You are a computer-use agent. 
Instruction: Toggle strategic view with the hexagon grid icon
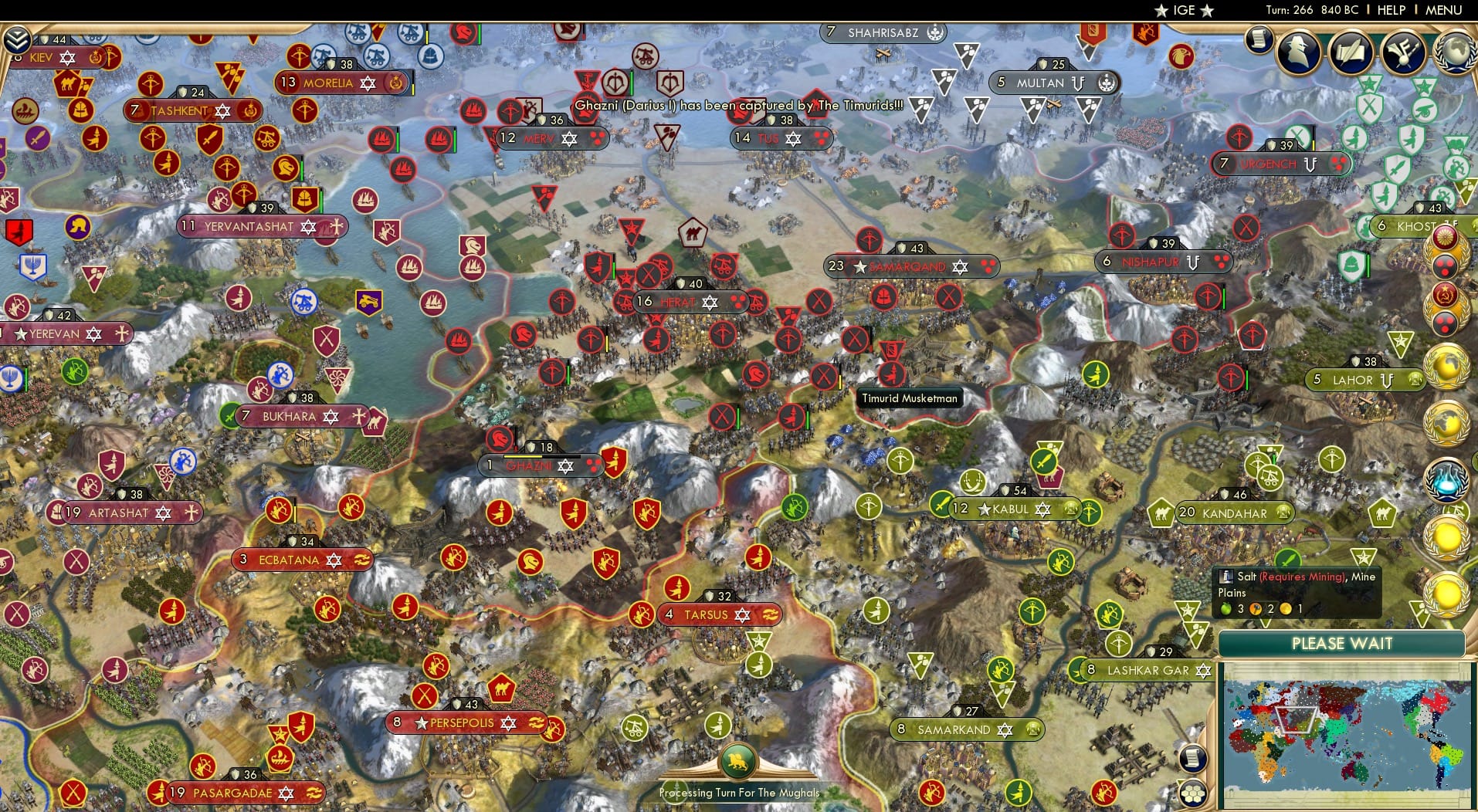[1192, 794]
